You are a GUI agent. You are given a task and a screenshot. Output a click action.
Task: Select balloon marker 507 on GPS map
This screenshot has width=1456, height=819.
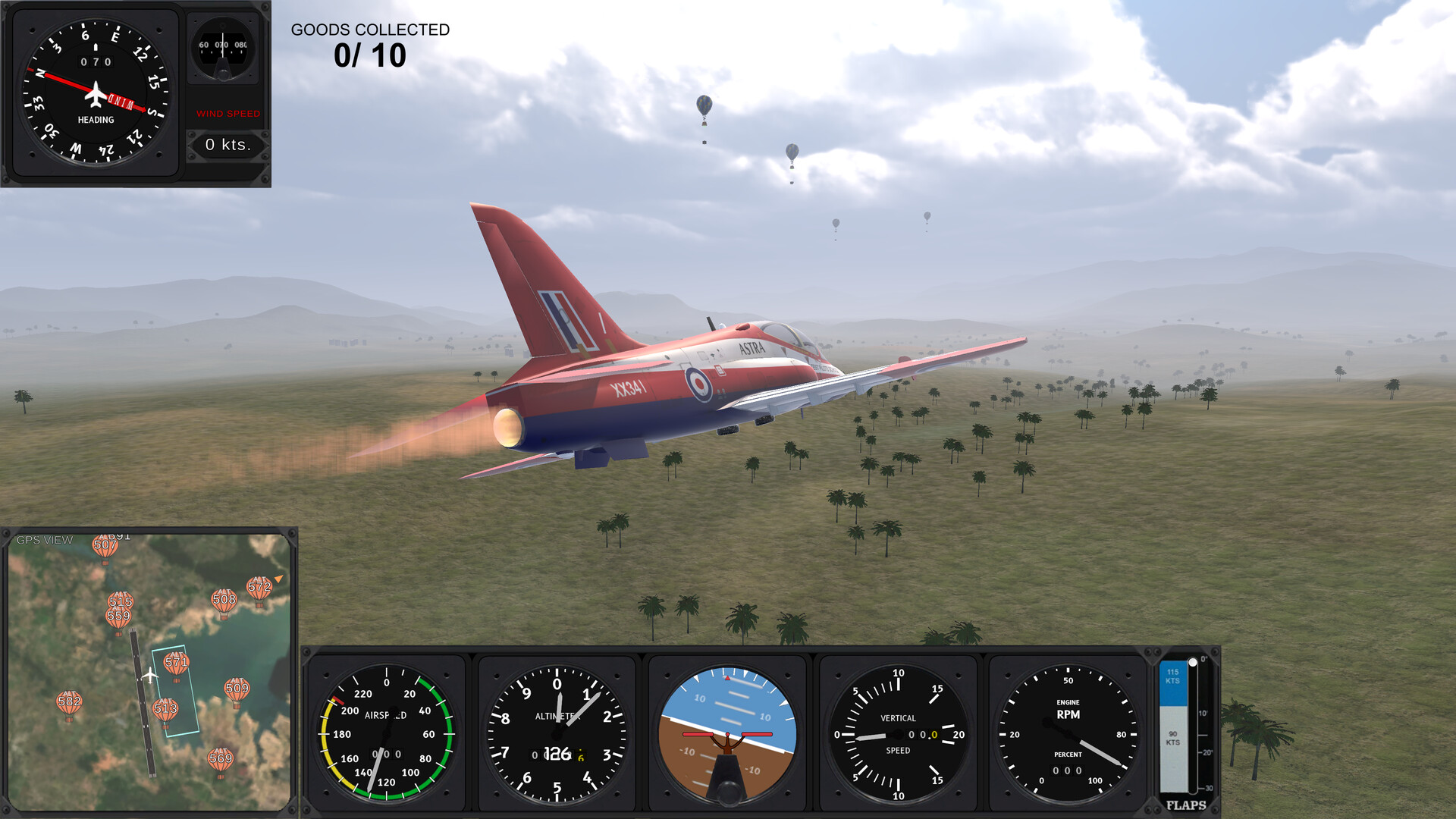point(105,547)
